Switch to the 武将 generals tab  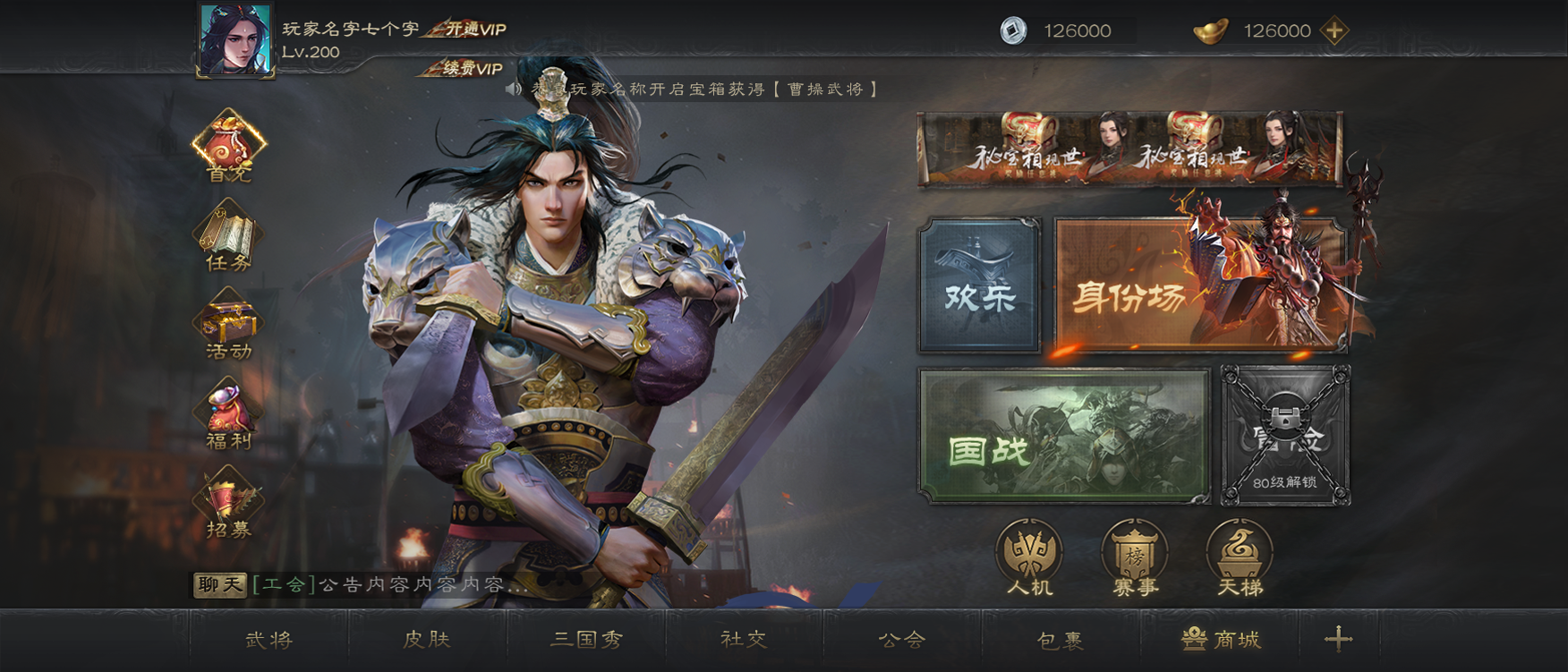click(269, 640)
